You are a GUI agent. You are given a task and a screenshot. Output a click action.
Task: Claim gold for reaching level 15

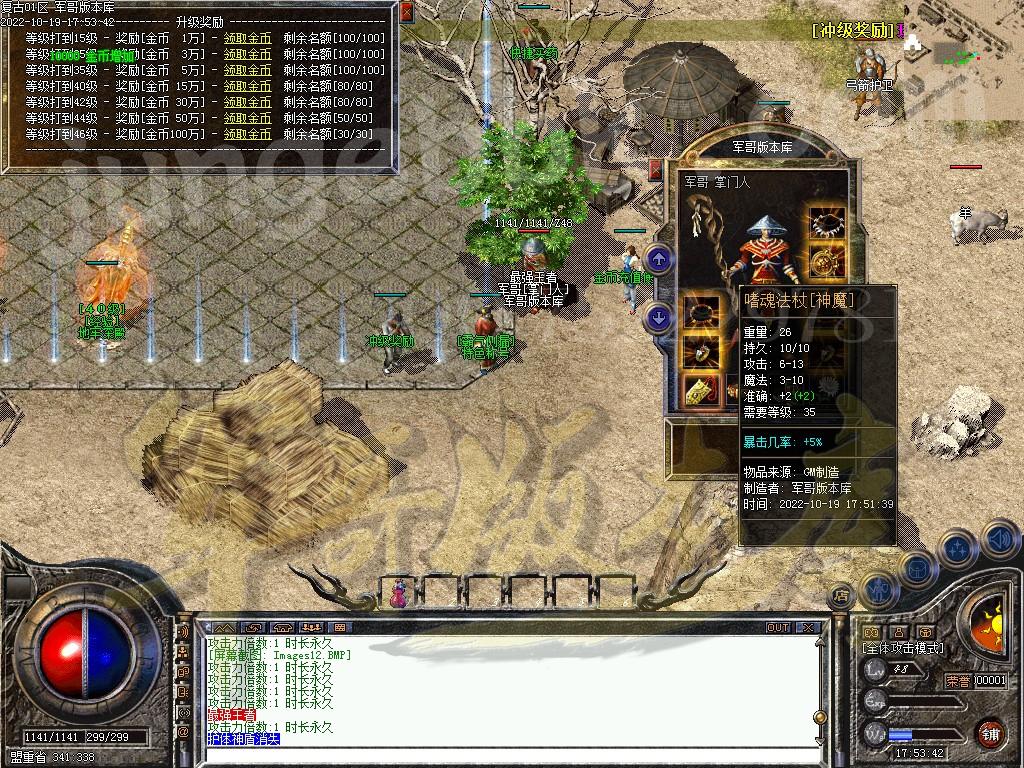point(247,38)
